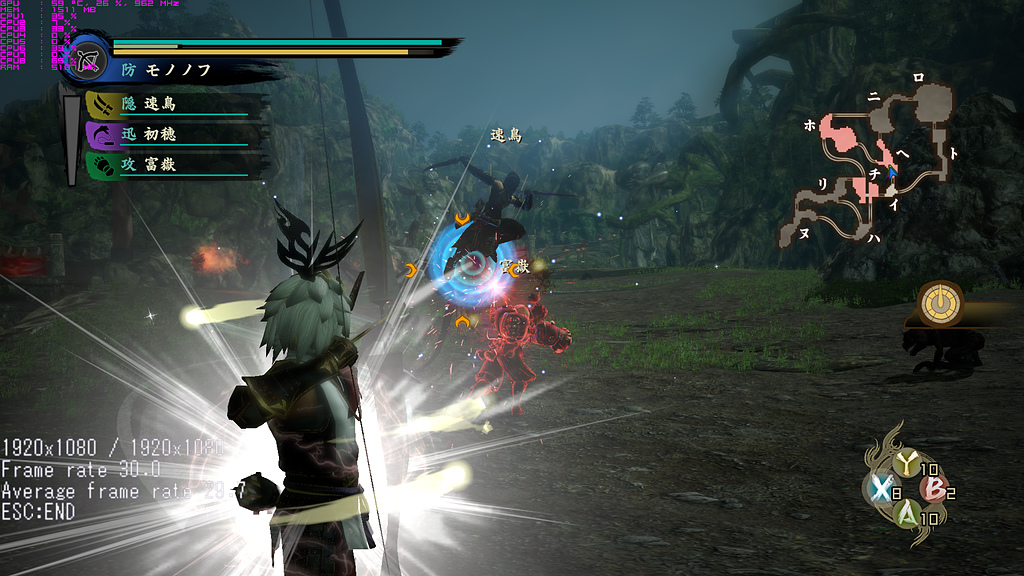This screenshot has width=1024, height=576.
Task: Click the green fist style icon beside 富嶽
Action: 100,165
